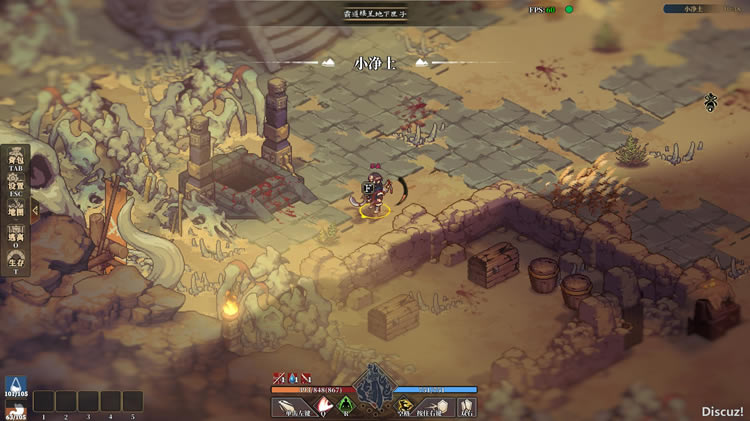Image resolution: width=750 pixels, height=421 pixels.
Task: Click the orange stomach hunger icon
Action: pyautogui.click(x=14, y=409)
